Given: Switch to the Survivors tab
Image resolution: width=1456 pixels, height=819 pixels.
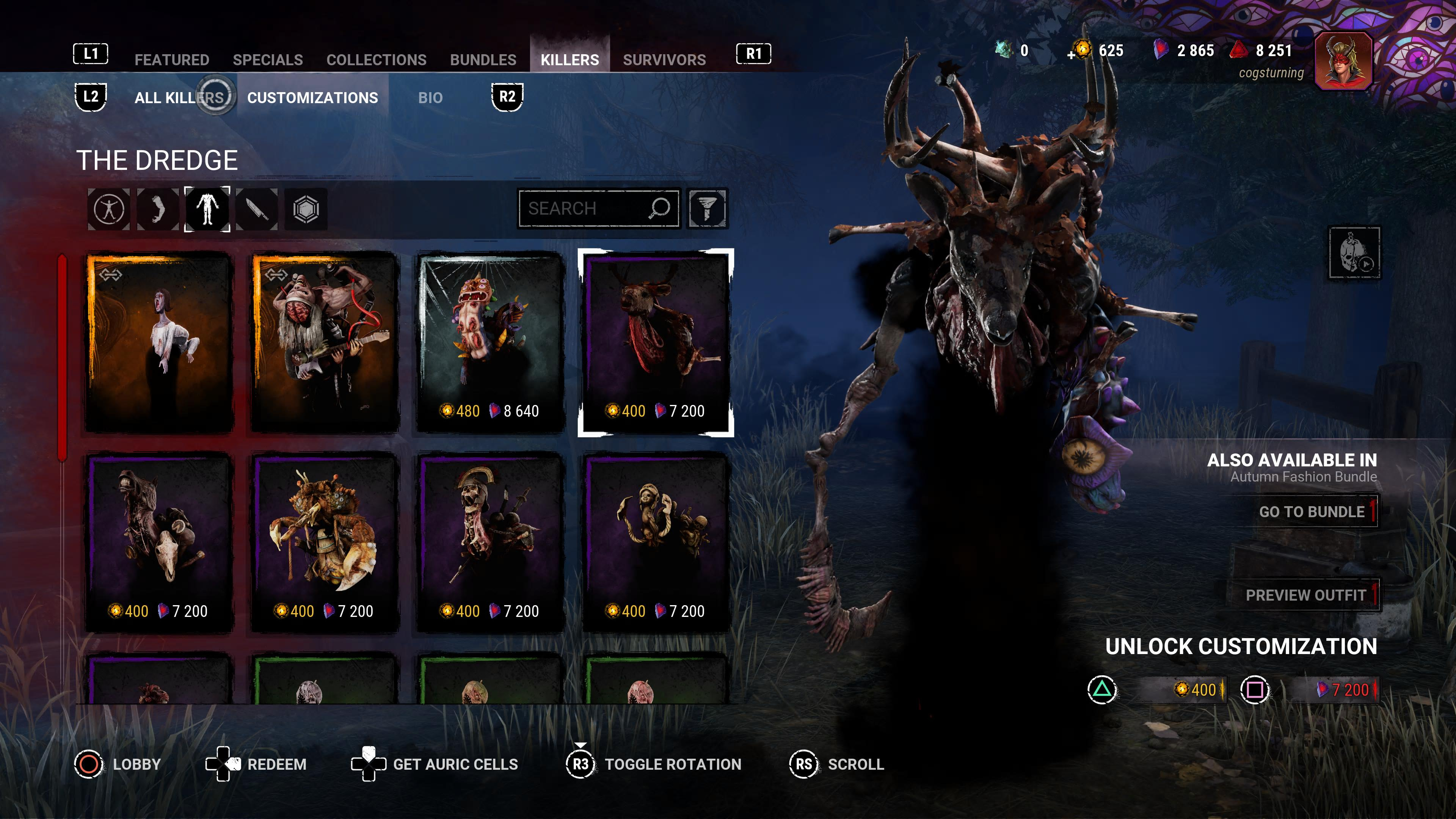Looking at the screenshot, I should 664,60.
